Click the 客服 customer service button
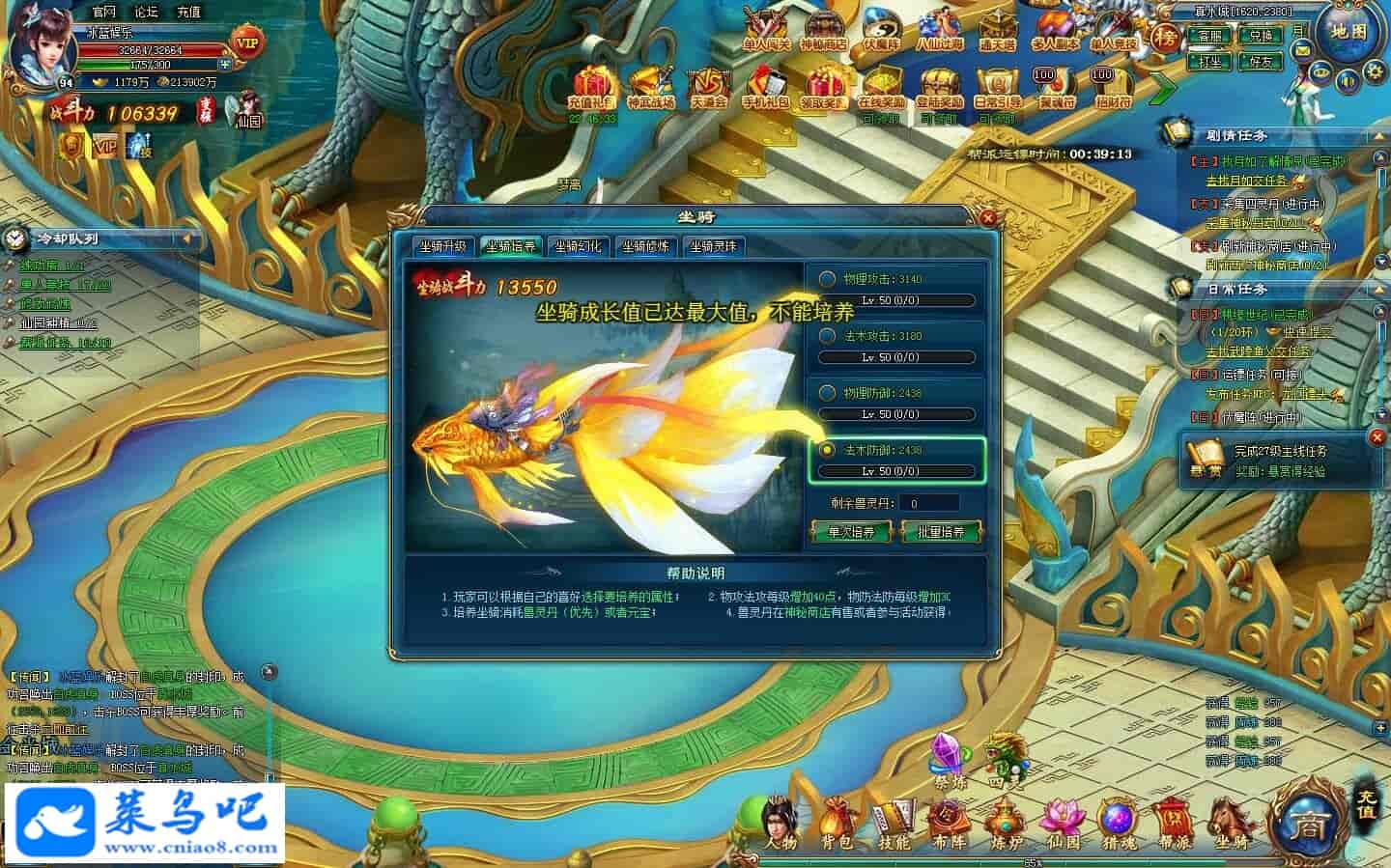 [1209, 37]
